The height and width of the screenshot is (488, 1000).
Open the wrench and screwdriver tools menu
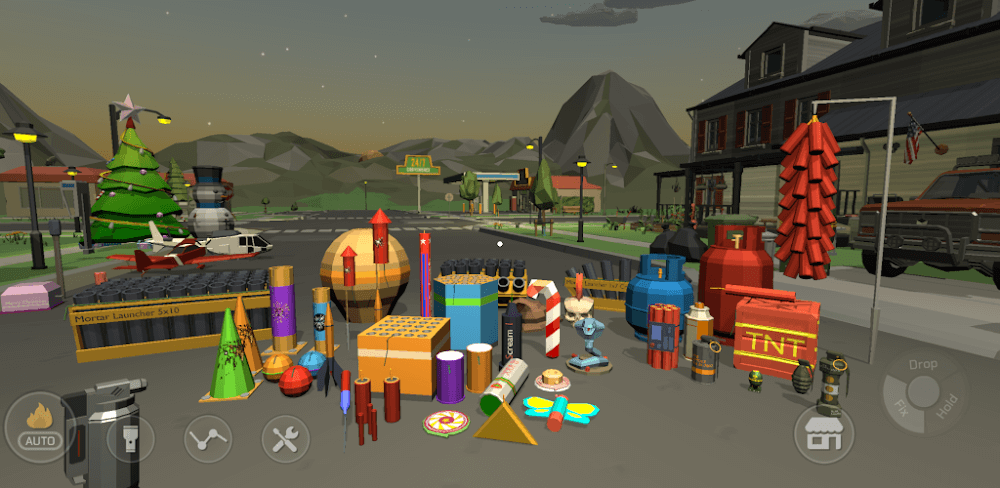285,438
